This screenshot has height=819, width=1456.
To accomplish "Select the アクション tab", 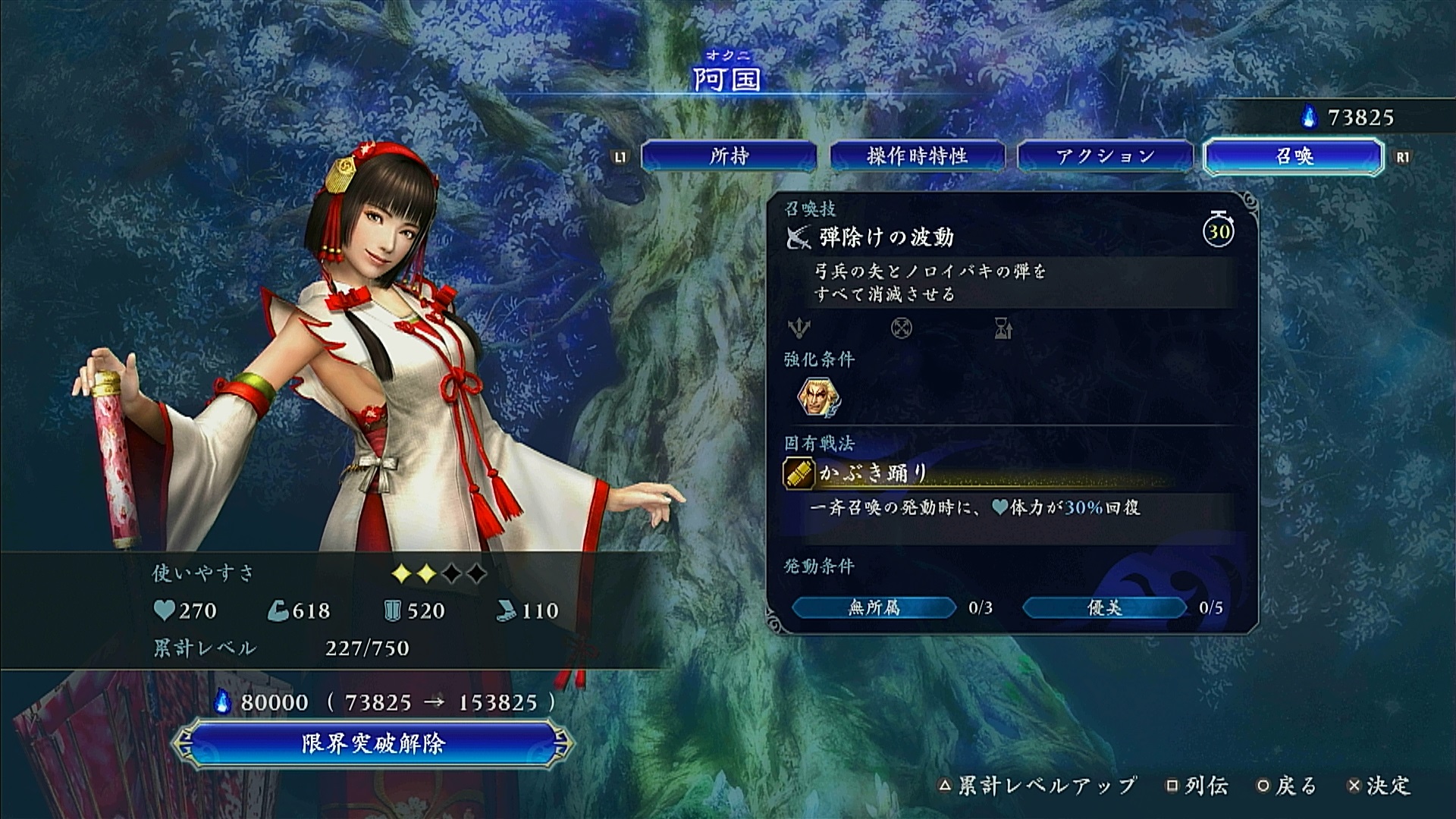I will [1105, 157].
